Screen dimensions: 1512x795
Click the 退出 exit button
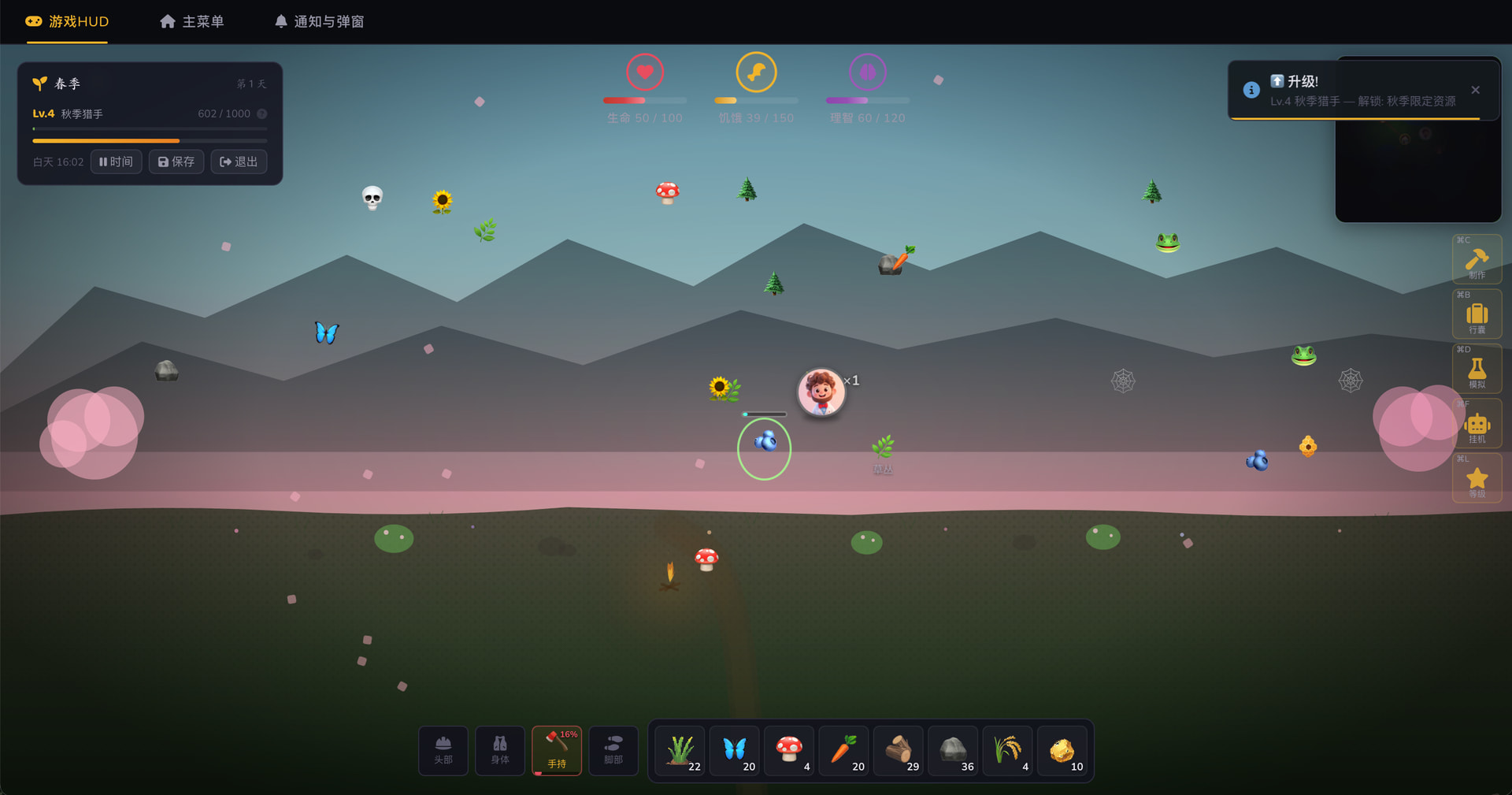[x=239, y=162]
